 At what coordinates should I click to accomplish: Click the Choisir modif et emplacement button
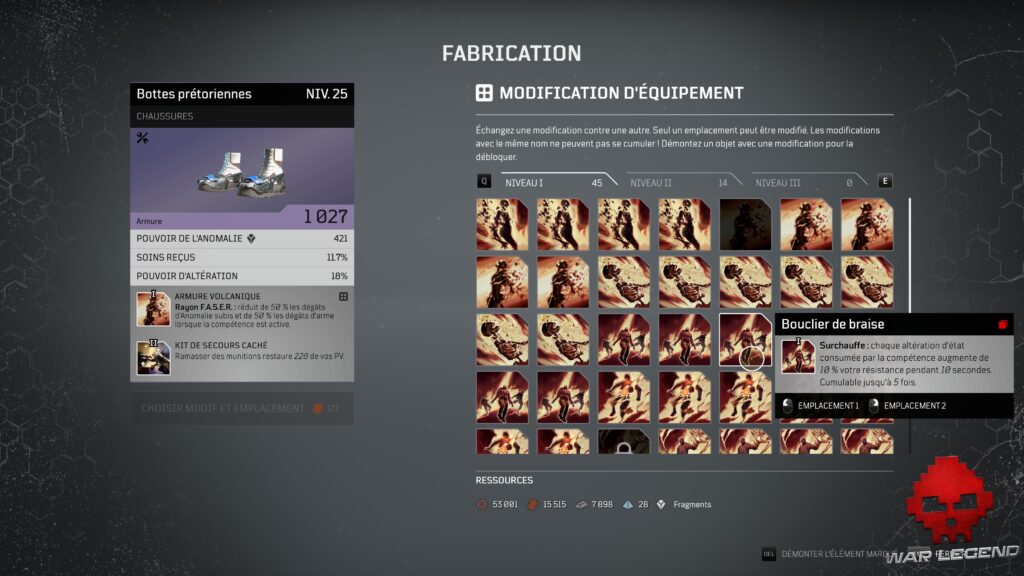point(242,408)
